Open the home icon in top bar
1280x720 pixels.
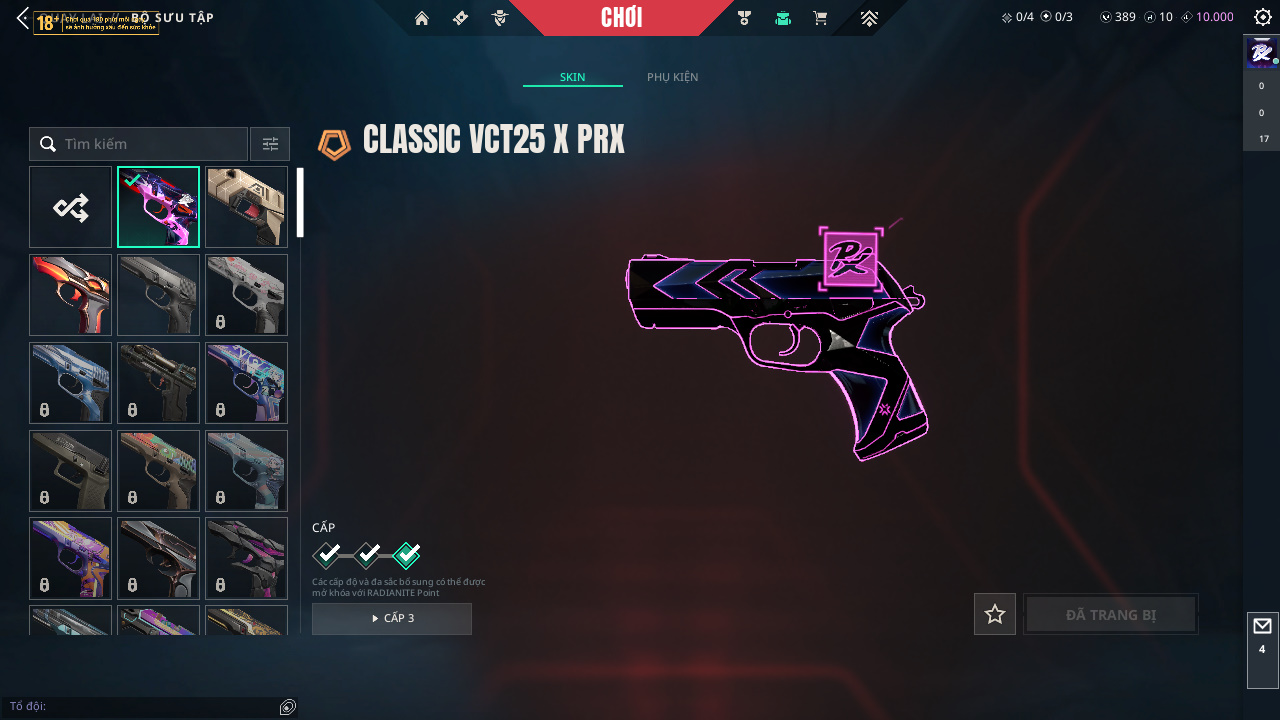coord(422,18)
